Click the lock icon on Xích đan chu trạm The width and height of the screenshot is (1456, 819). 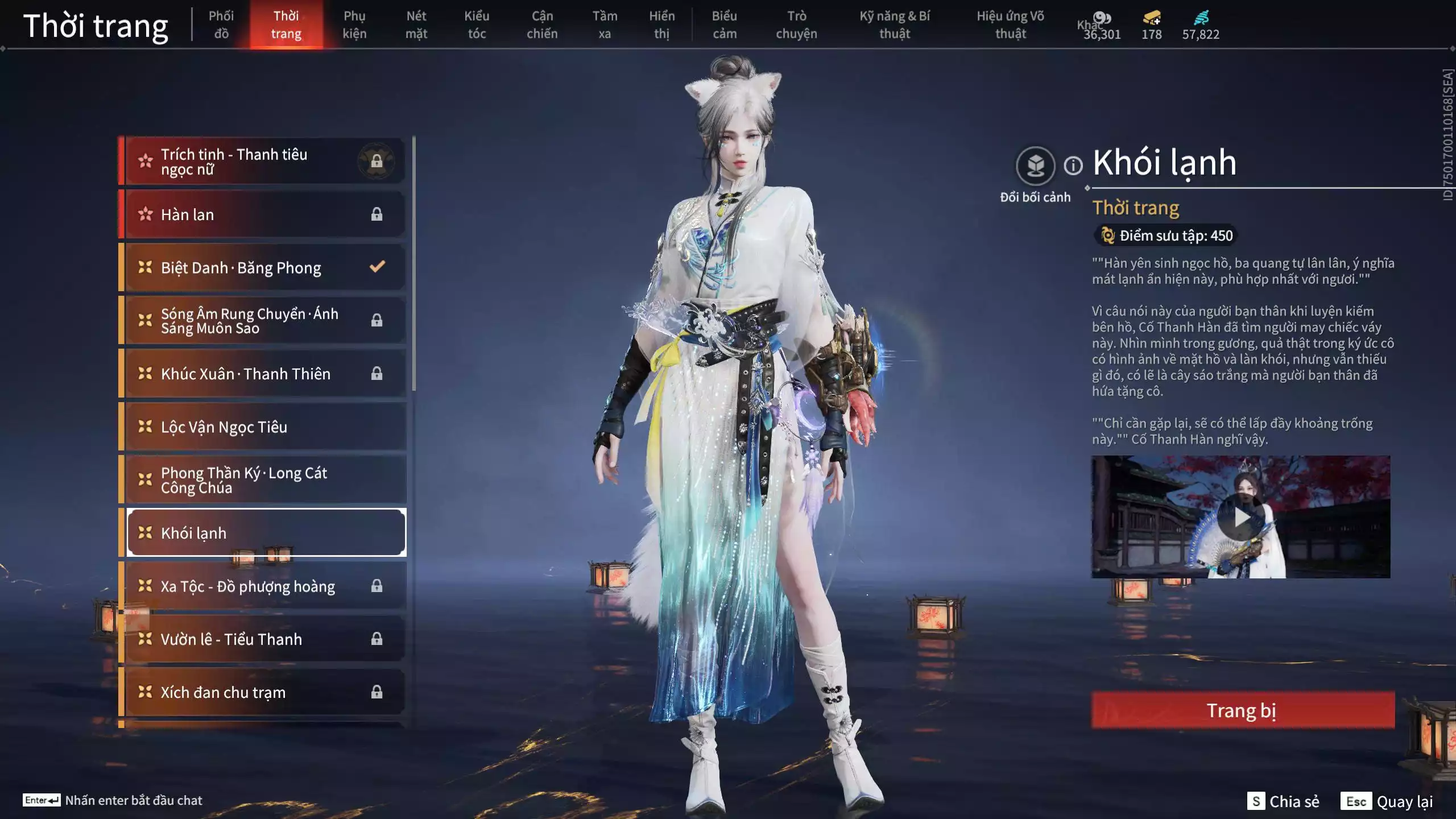point(376,692)
